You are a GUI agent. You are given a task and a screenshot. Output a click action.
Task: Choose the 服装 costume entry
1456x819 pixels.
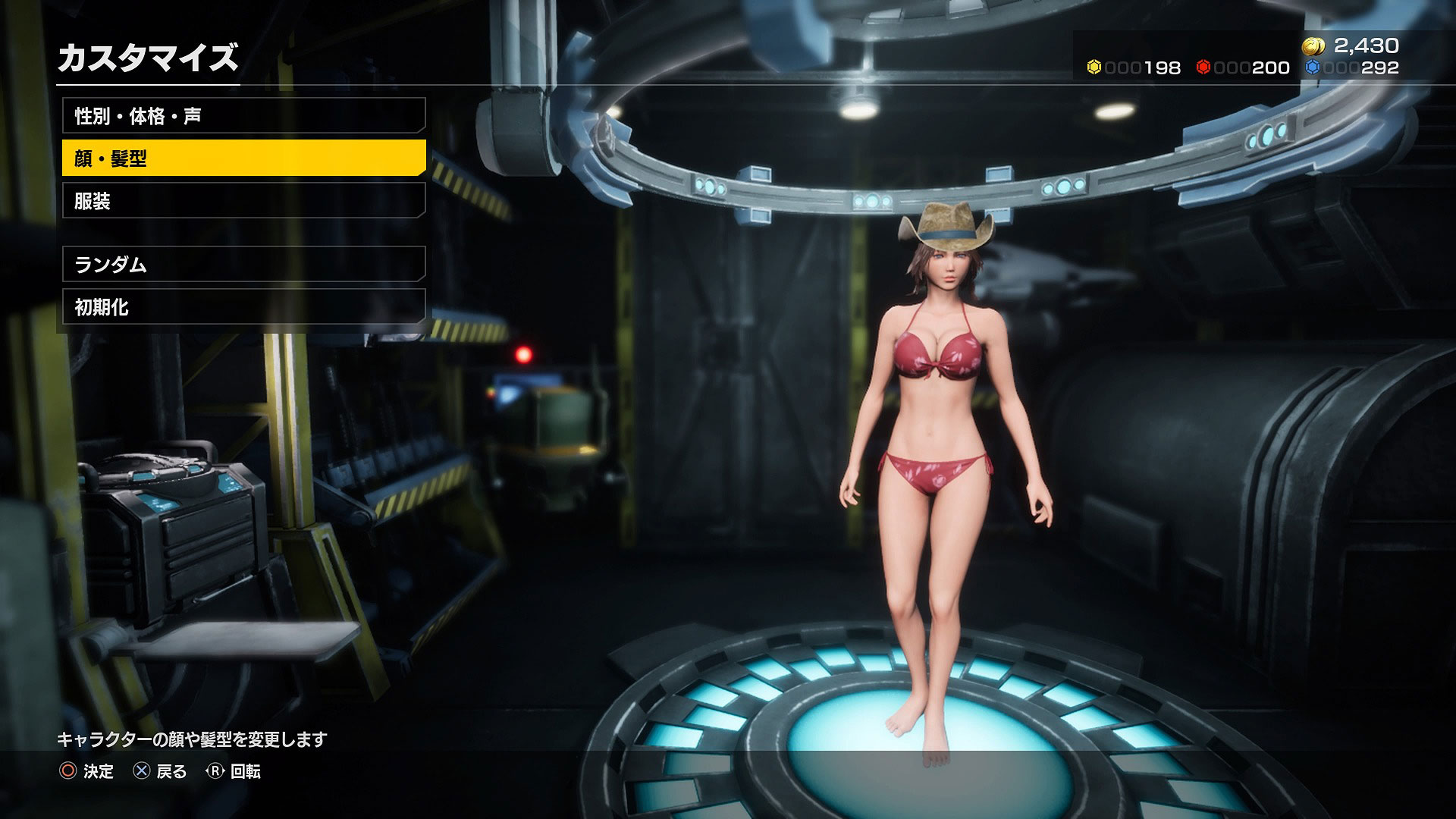[x=243, y=201]
